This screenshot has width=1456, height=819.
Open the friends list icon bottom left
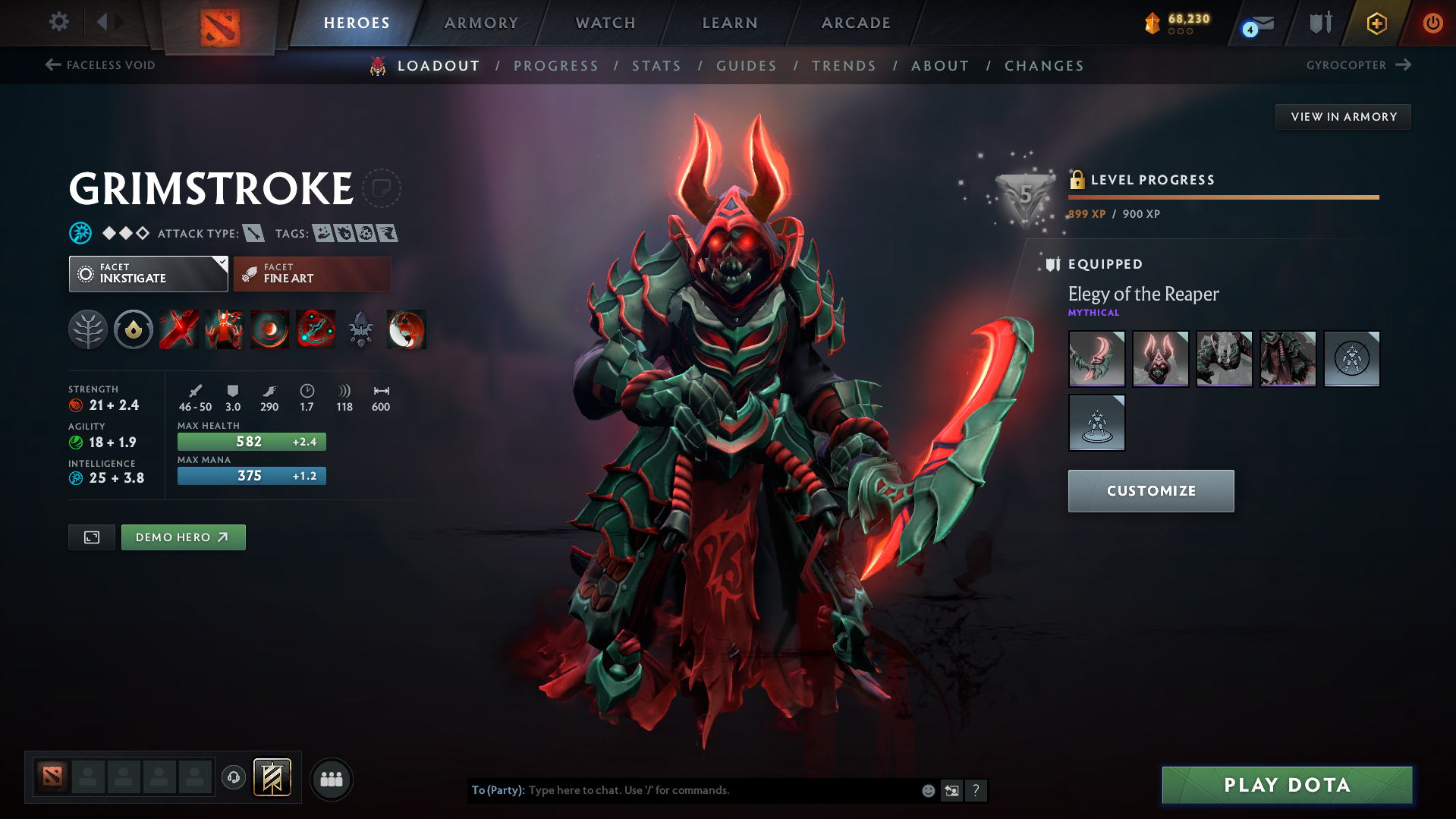pyautogui.click(x=332, y=779)
